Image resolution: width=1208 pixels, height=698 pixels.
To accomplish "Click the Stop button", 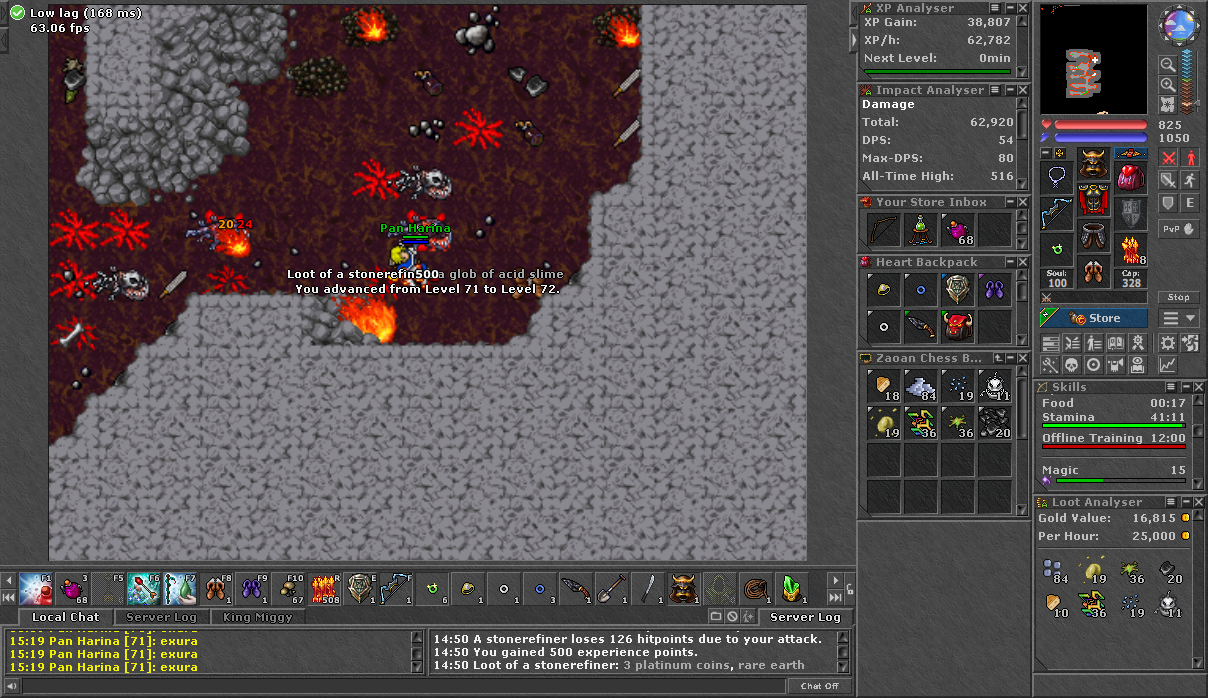I will point(1179,297).
